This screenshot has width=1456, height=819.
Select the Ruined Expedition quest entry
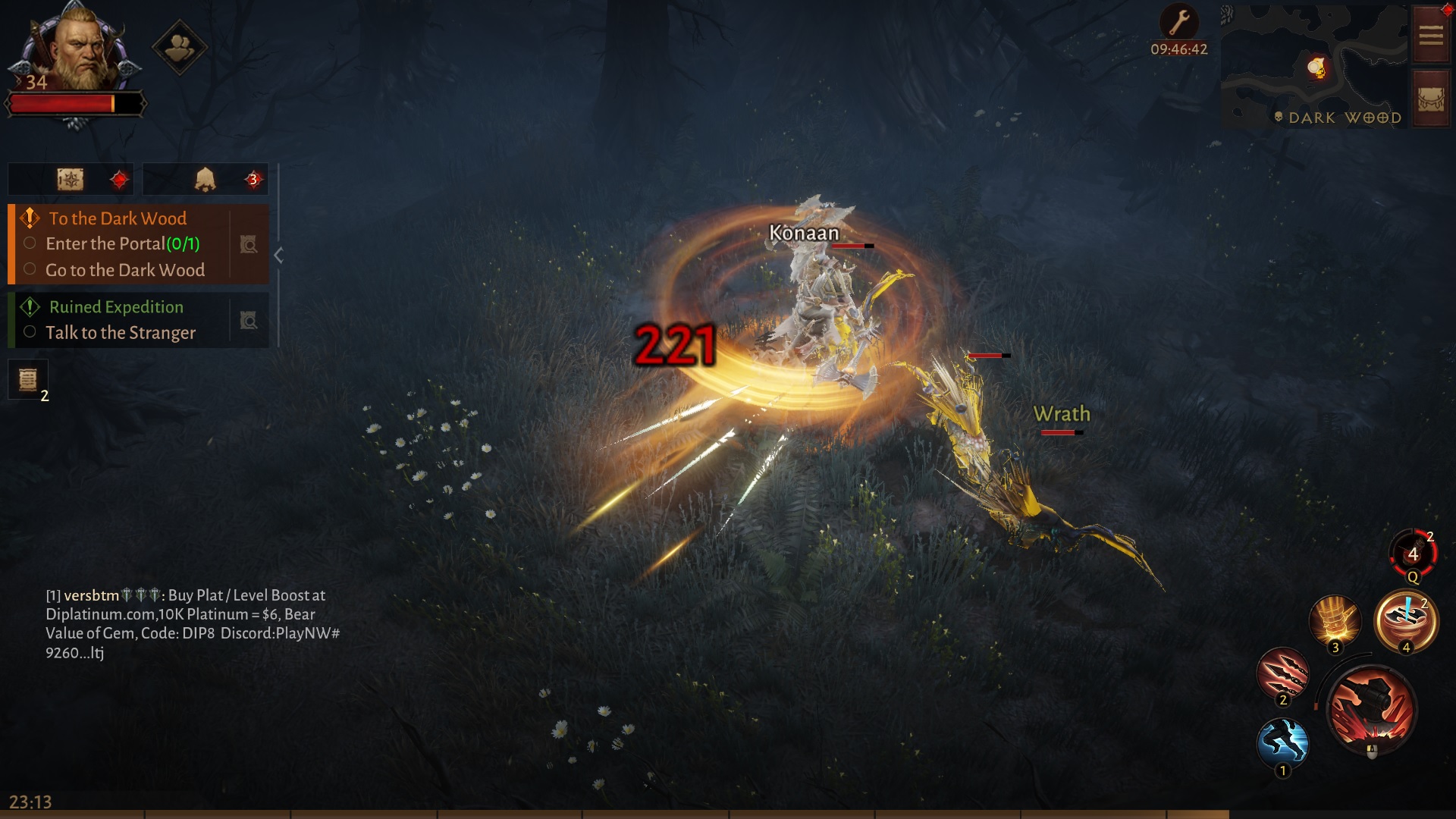click(115, 307)
